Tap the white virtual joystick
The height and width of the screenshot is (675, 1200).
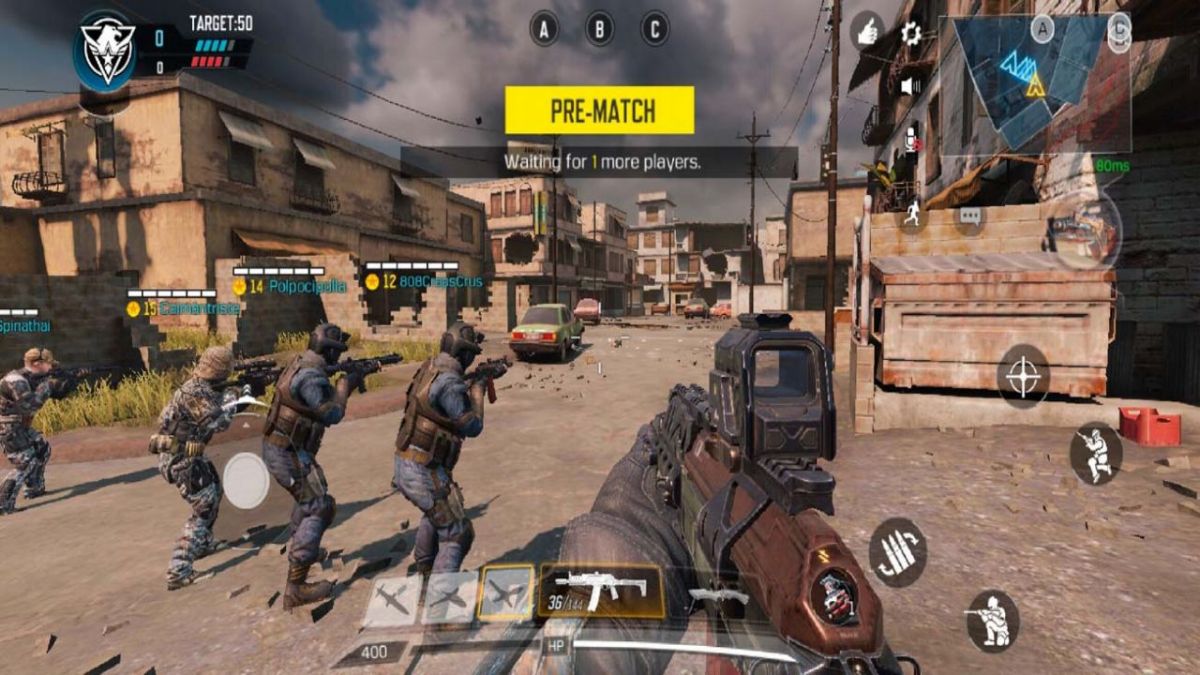pyautogui.click(x=246, y=481)
